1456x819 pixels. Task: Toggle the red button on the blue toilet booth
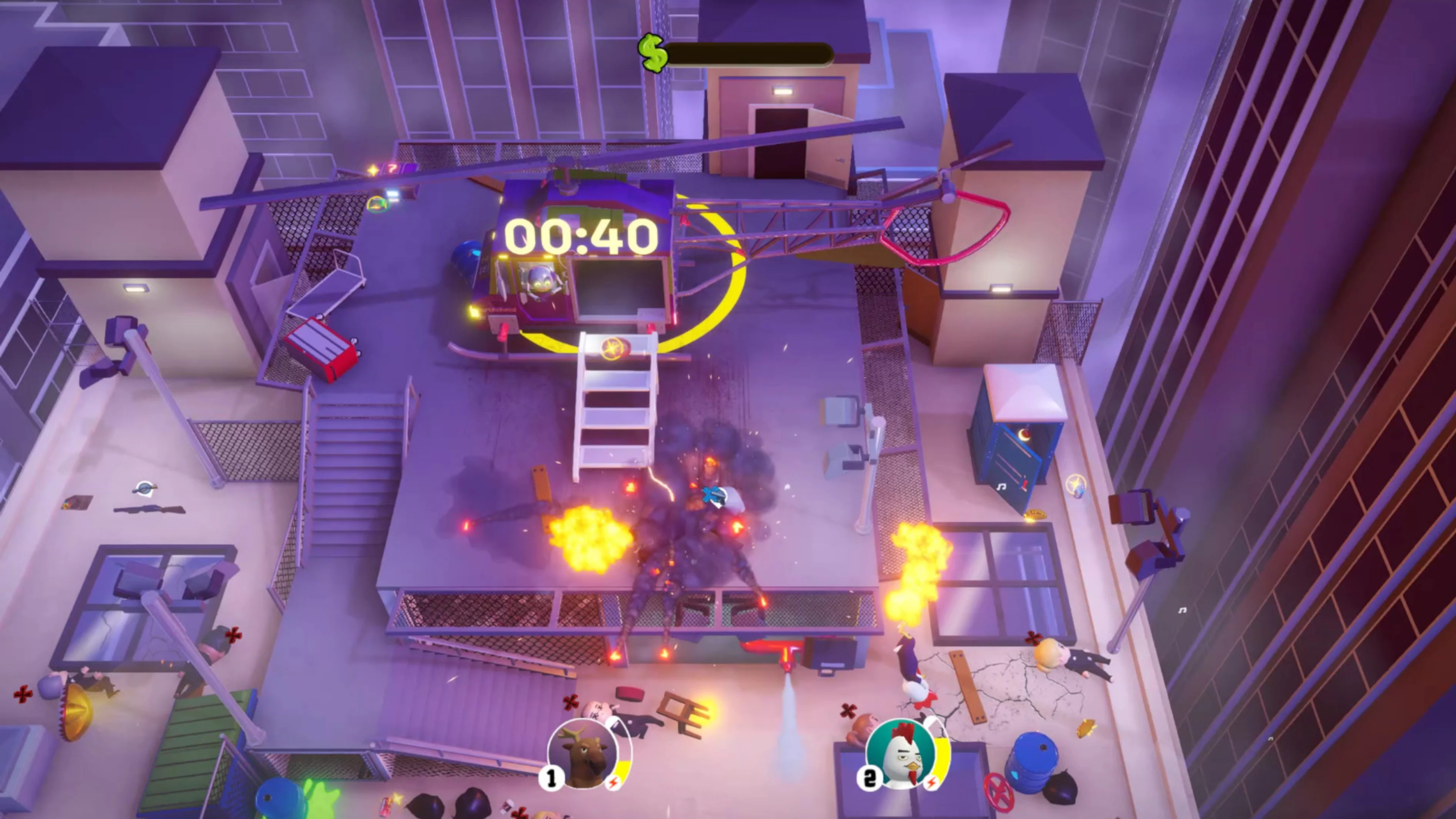coord(1025,435)
